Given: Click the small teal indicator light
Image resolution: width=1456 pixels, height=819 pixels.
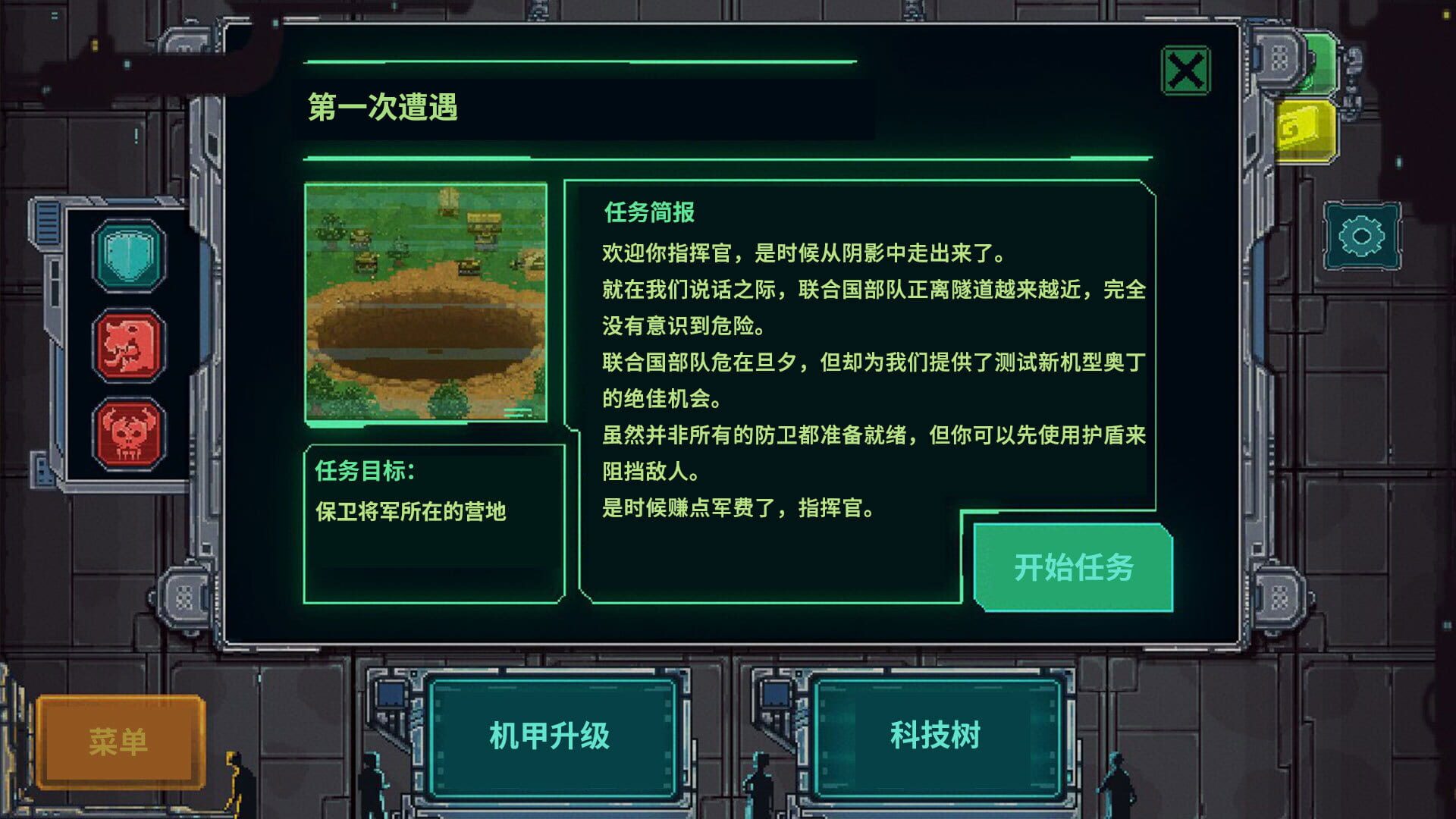Looking at the screenshot, I should [1398, 160].
